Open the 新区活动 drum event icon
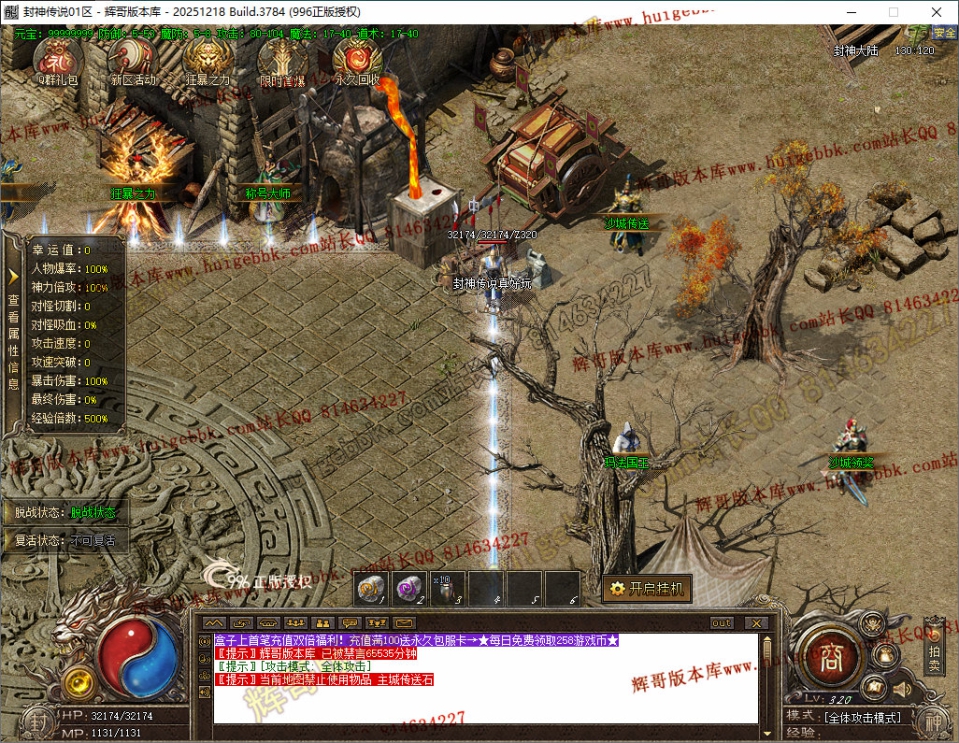Viewport: 959px width, 743px height. (x=132, y=60)
